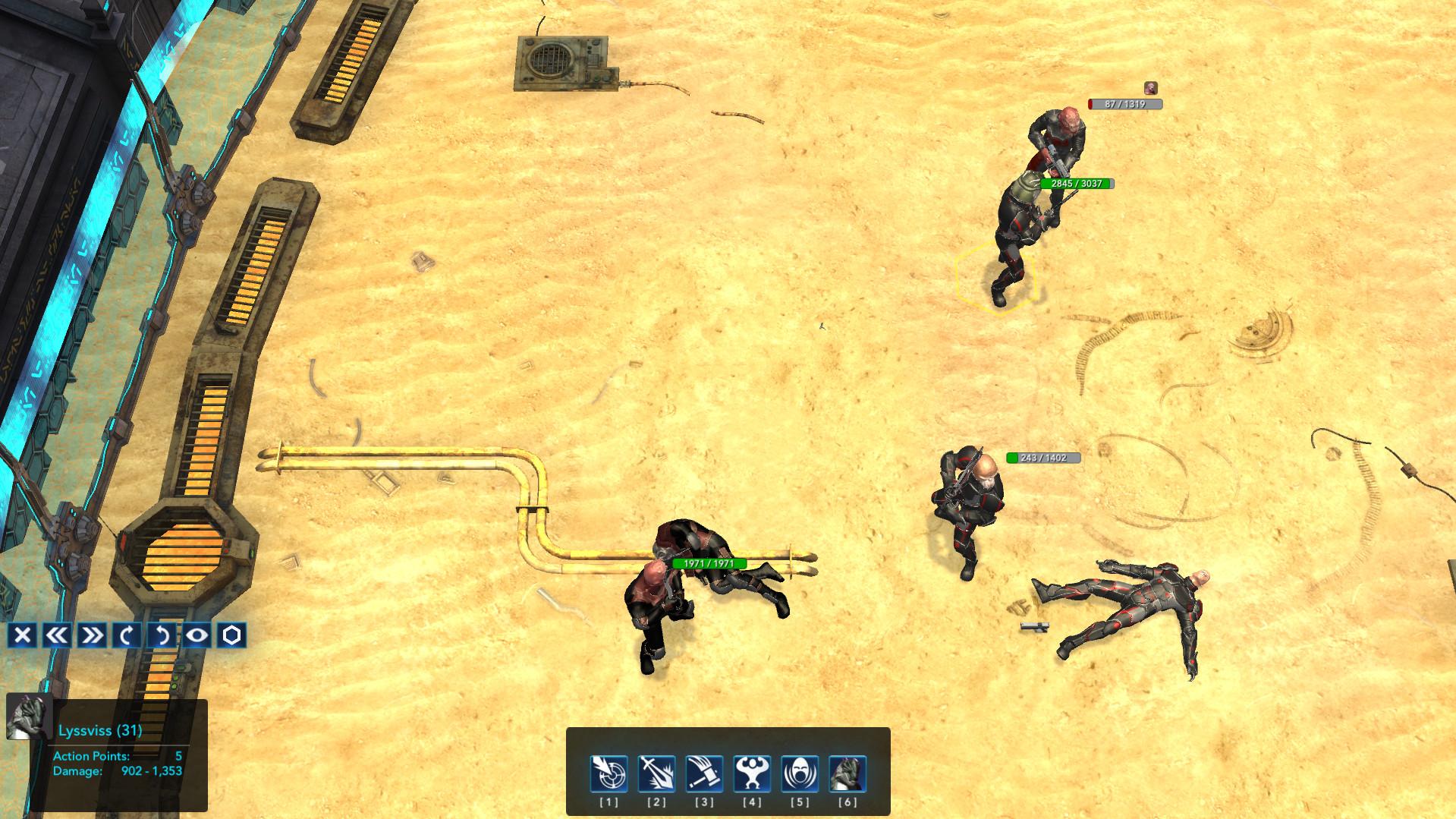Toggle the hexagon grid overlay
Viewport: 1456px width, 819px height.
232,634
